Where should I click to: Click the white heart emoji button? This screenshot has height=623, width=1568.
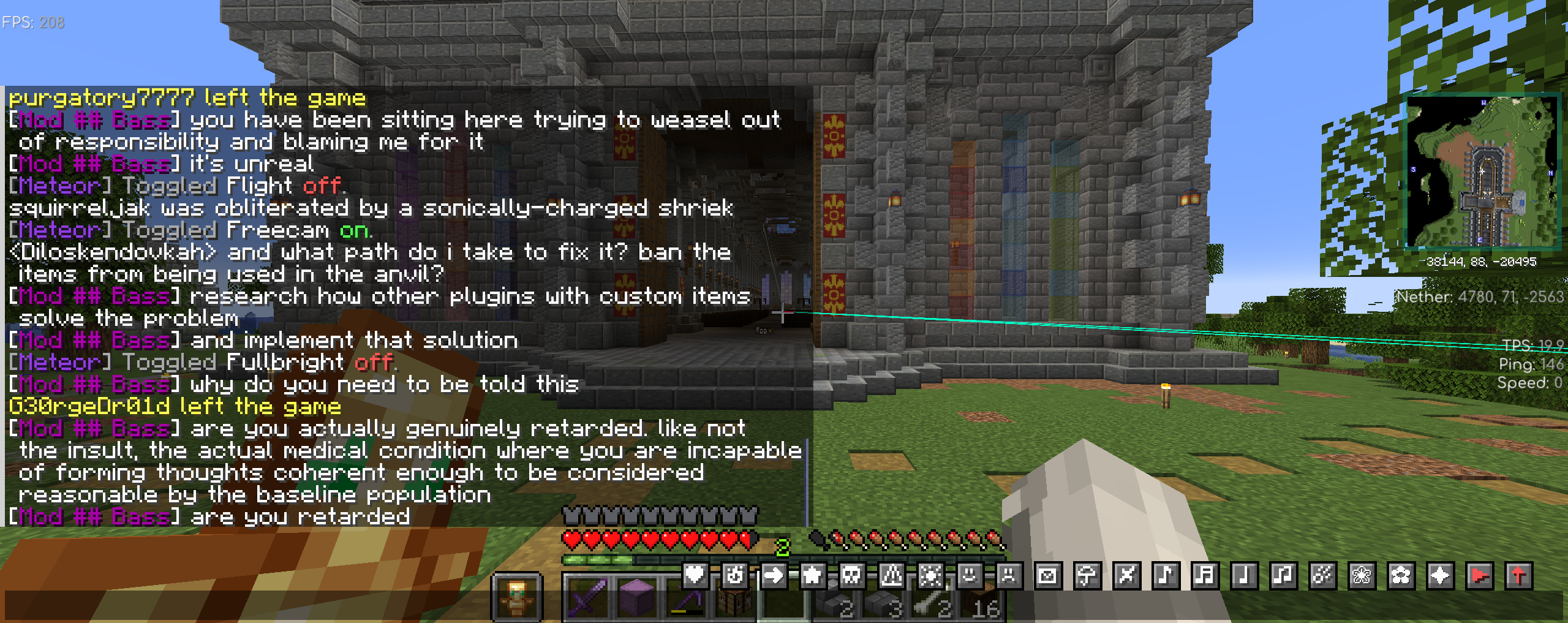click(x=695, y=575)
